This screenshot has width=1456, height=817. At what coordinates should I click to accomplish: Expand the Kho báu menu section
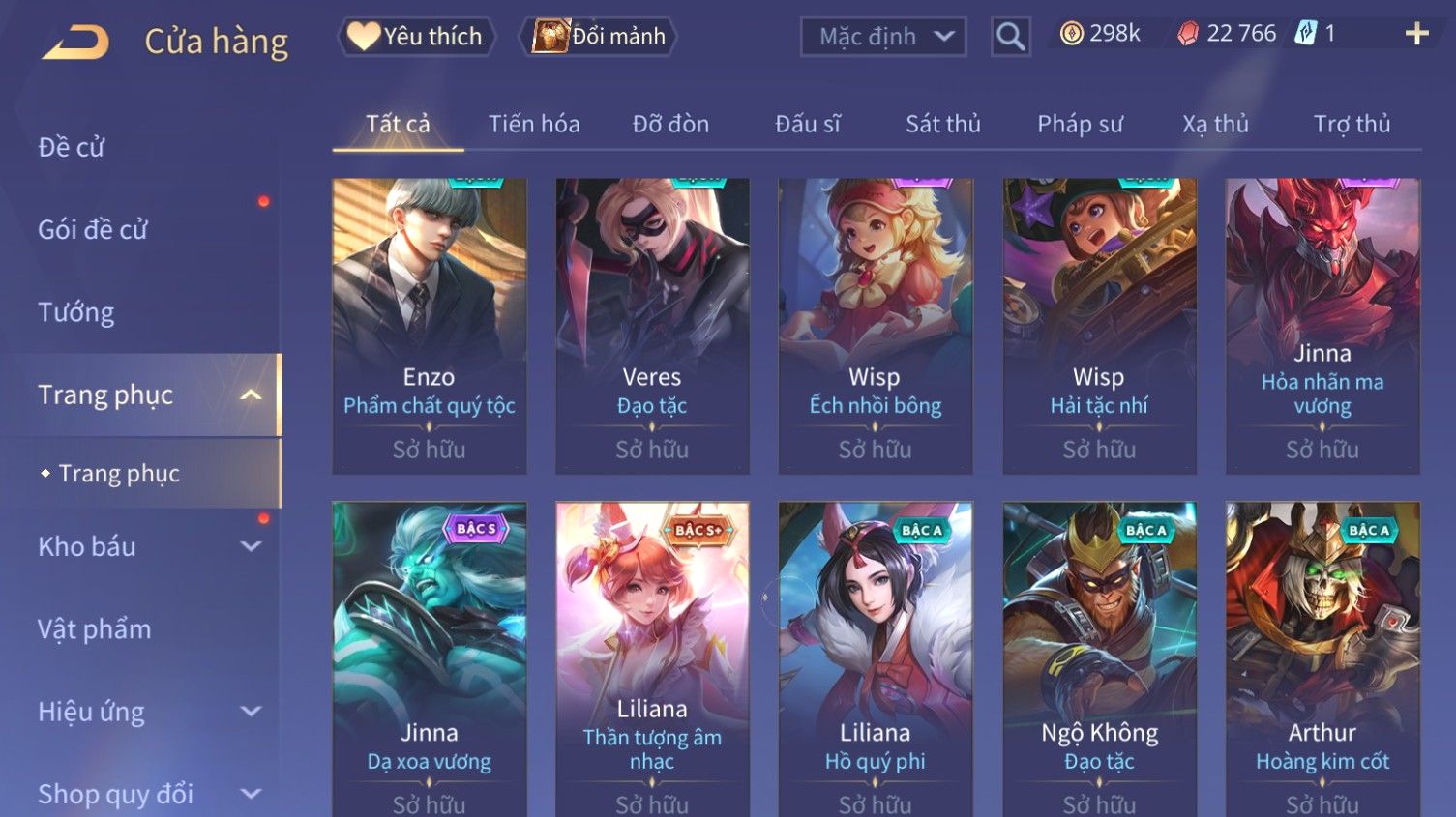coord(145,546)
